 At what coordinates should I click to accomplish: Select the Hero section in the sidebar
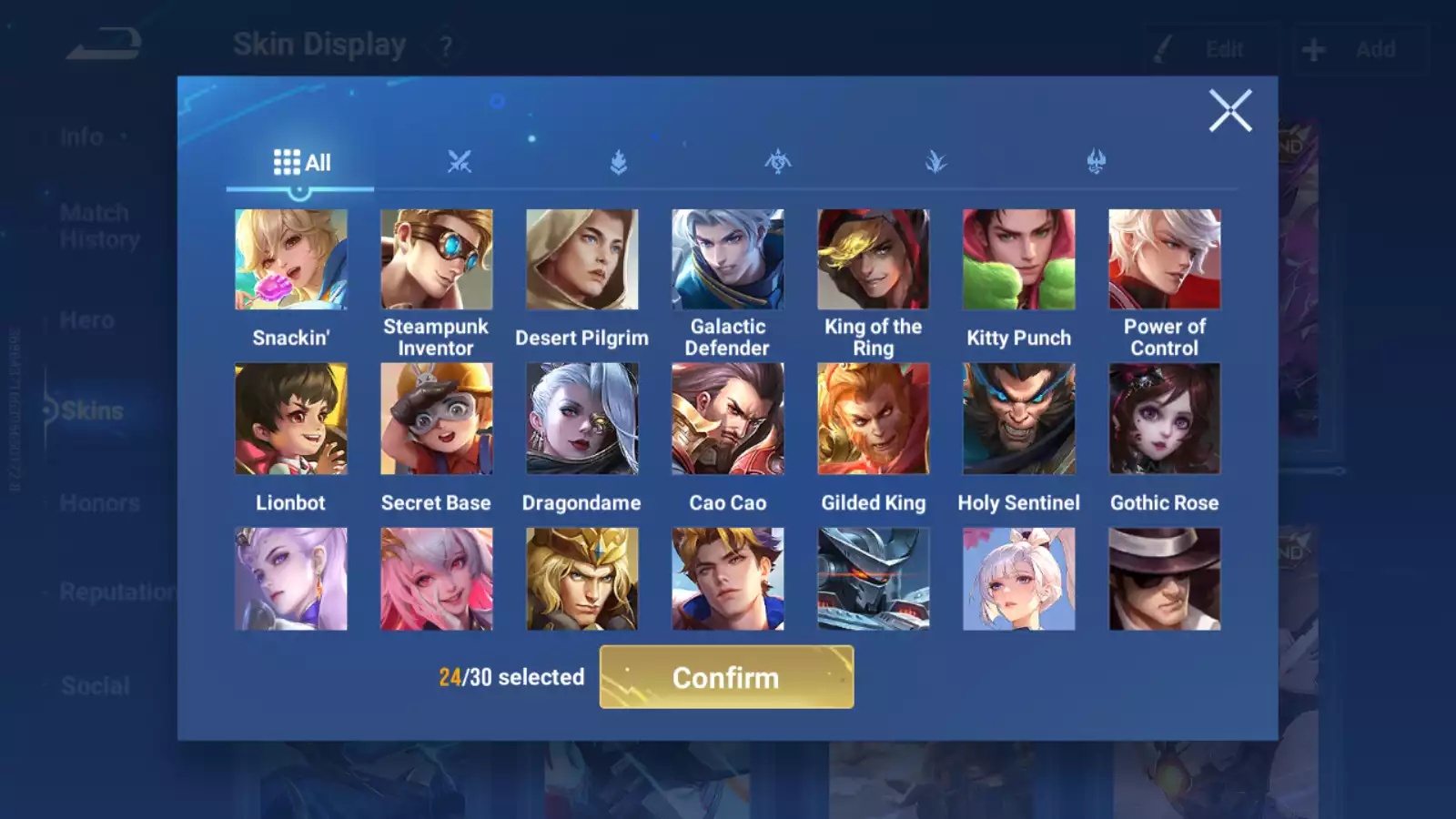point(86,319)
